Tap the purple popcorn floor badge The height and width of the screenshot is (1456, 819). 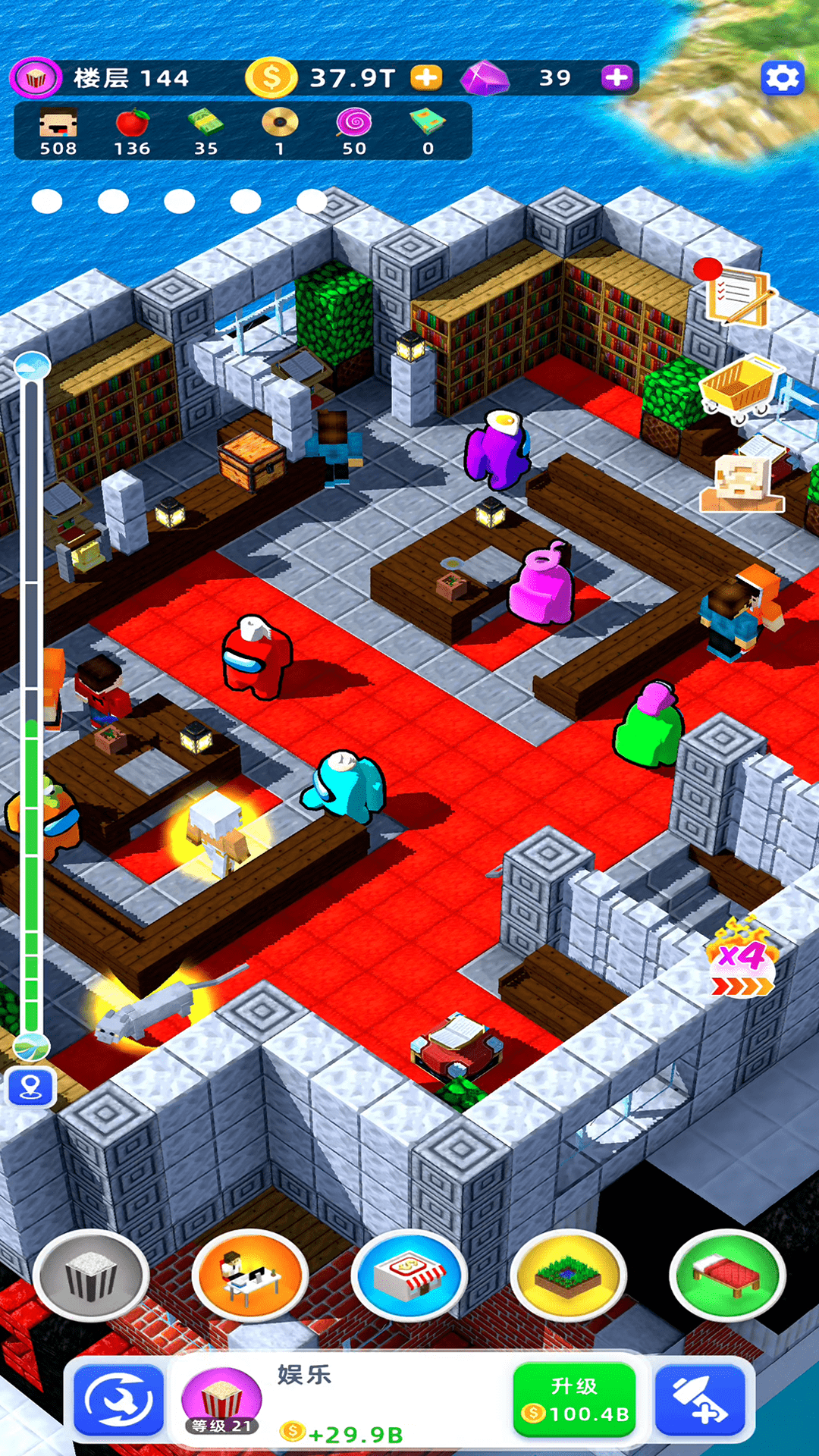pyautogui.click(x=36, y=77)
